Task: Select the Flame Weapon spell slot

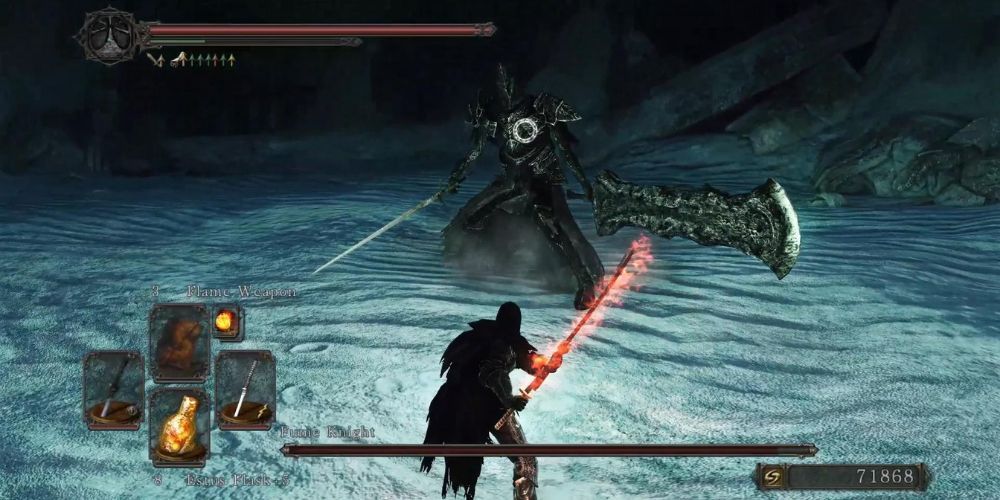Action: click(x=179, y=343)
